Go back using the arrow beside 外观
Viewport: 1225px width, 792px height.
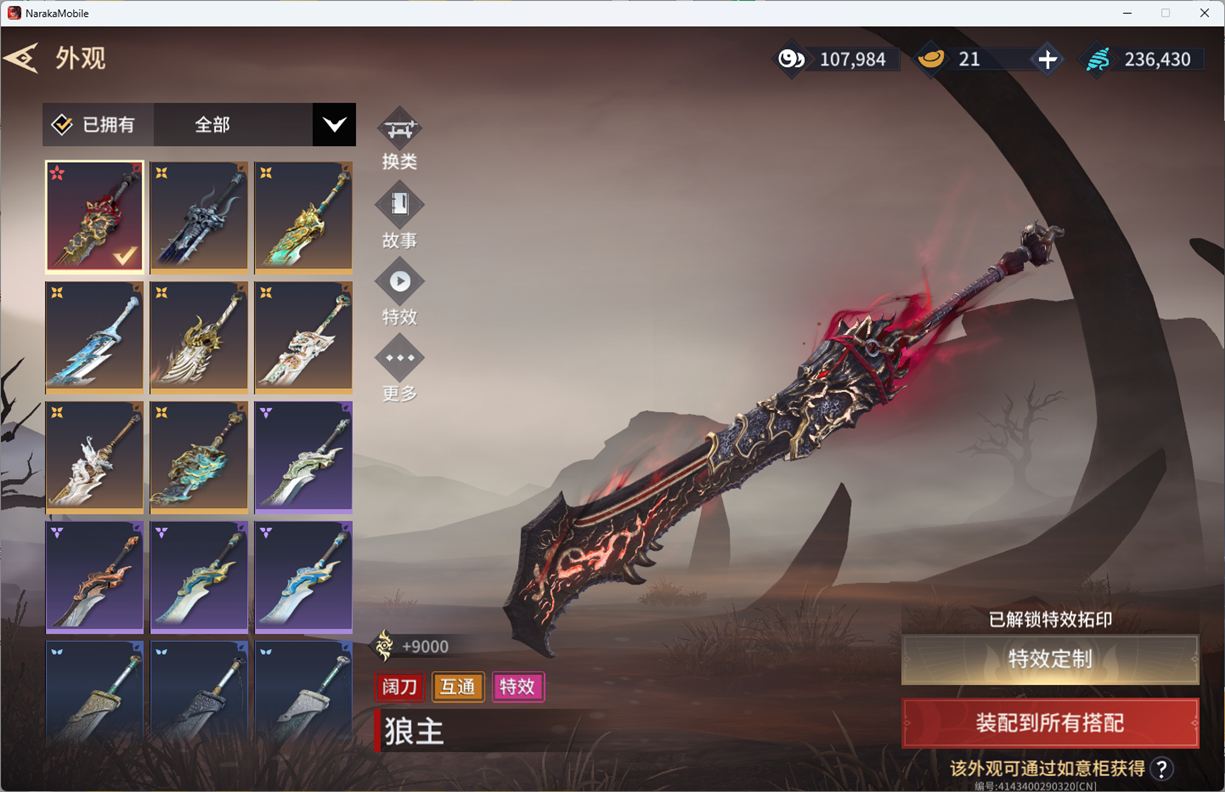click(x=21, y=58)
